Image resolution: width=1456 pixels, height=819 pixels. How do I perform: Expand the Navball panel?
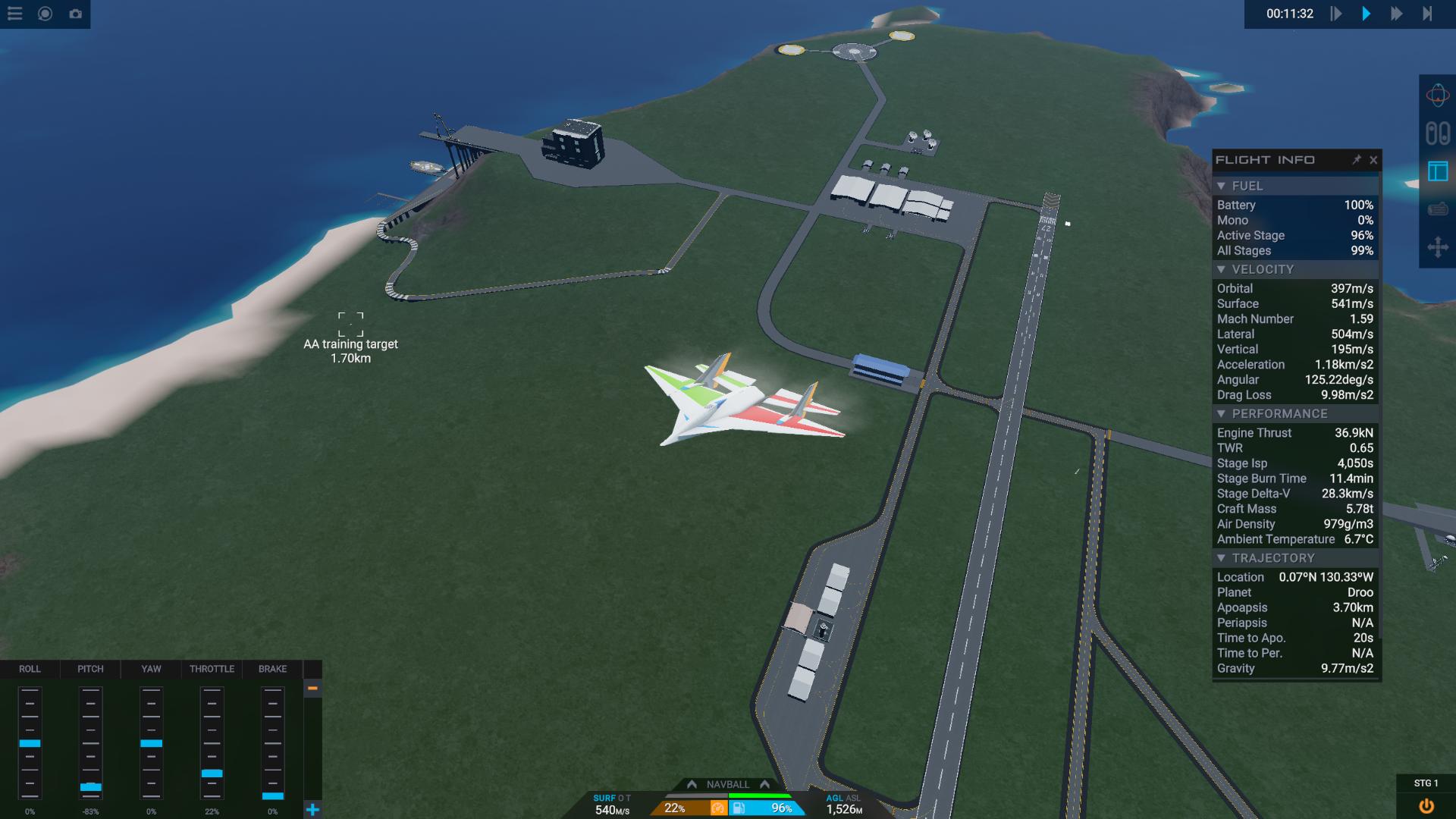(728, 784)
